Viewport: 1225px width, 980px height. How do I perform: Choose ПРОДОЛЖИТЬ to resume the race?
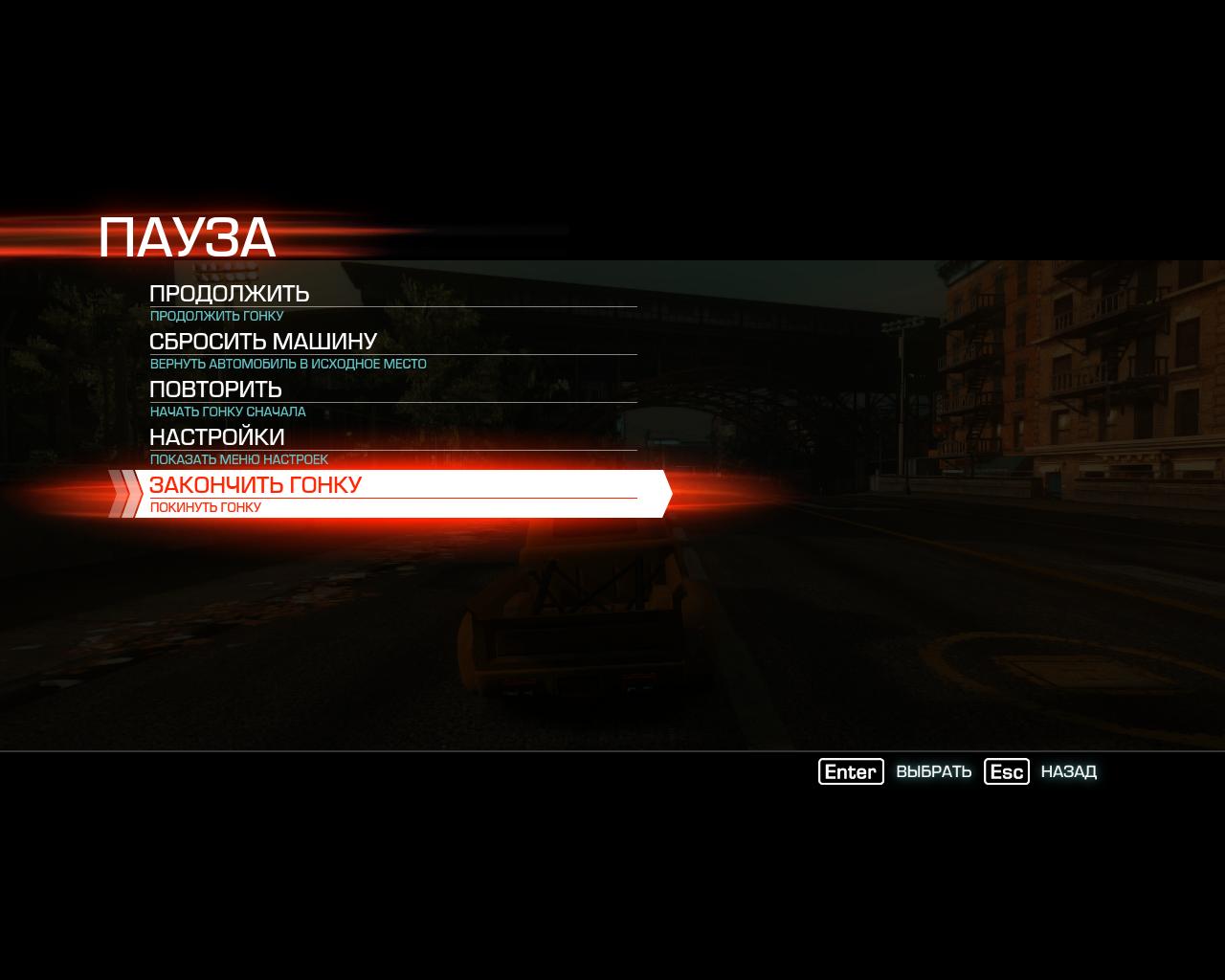tap(230, 294)
